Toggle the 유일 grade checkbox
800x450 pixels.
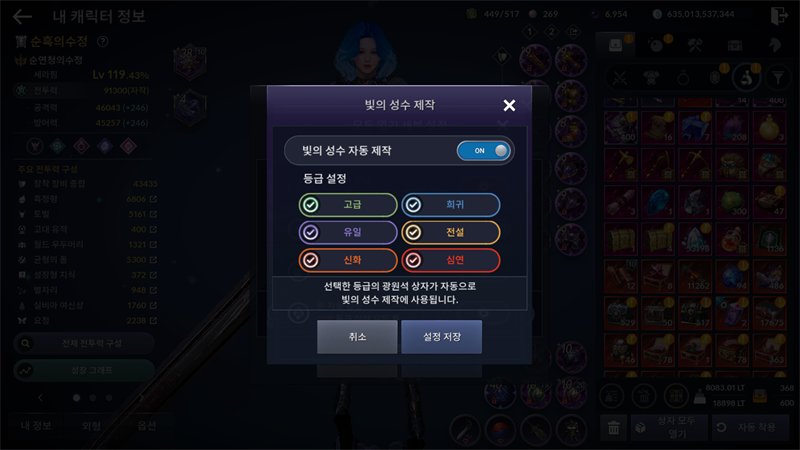coord(347,232)
